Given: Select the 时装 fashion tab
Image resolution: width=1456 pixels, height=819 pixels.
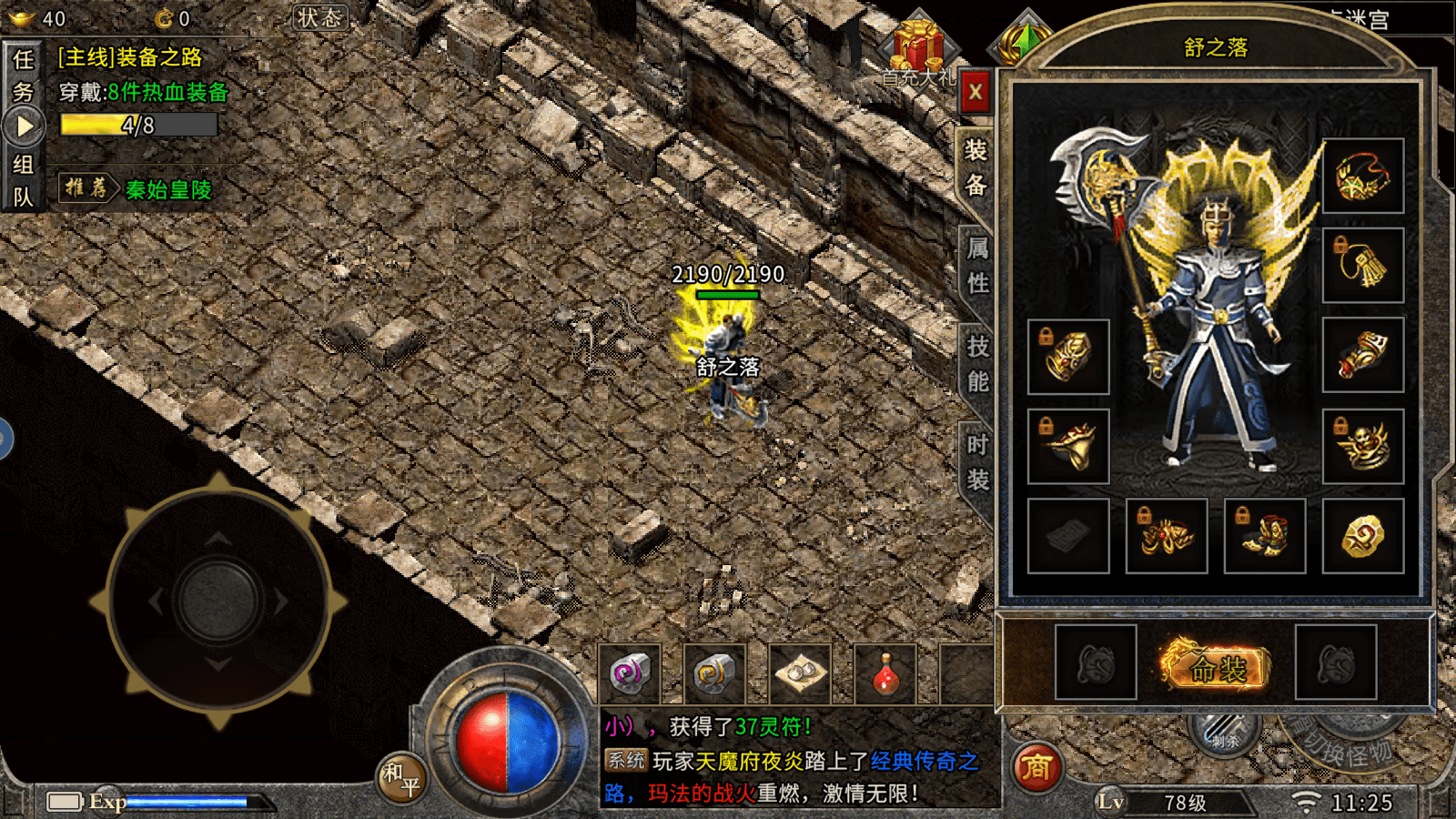Looking at the screenshot, I should pos(977,461).
